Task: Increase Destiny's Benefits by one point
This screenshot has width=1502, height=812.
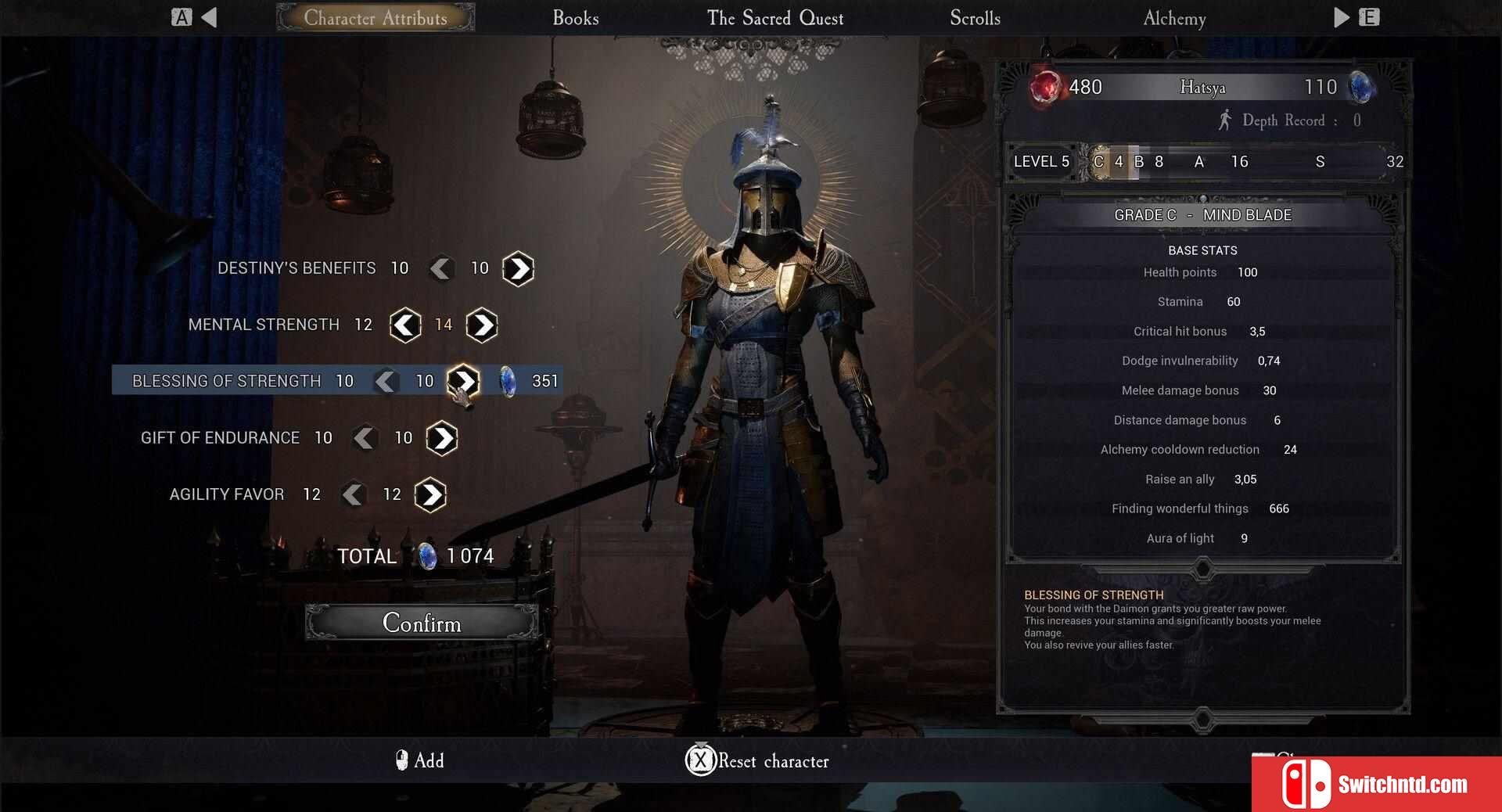Action: 518,268
